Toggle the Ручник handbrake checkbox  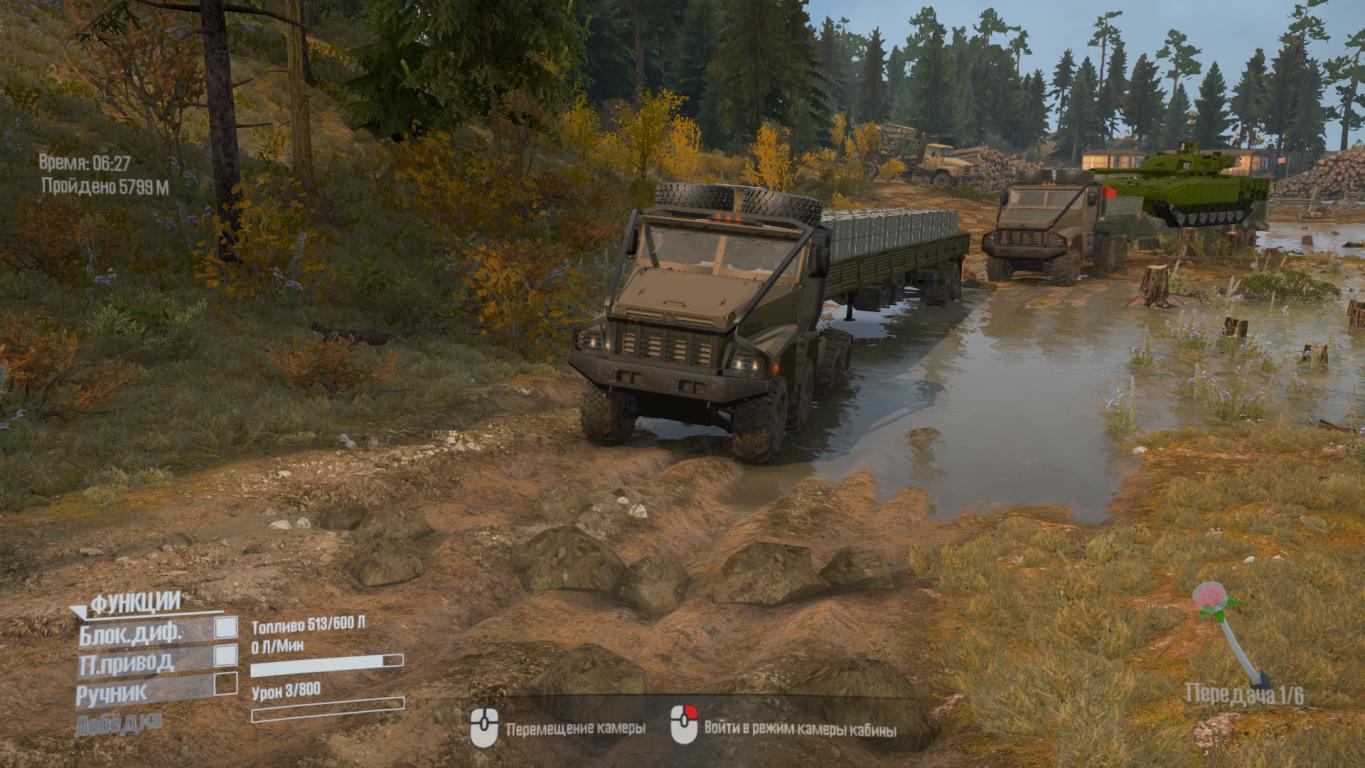point(226,684)
